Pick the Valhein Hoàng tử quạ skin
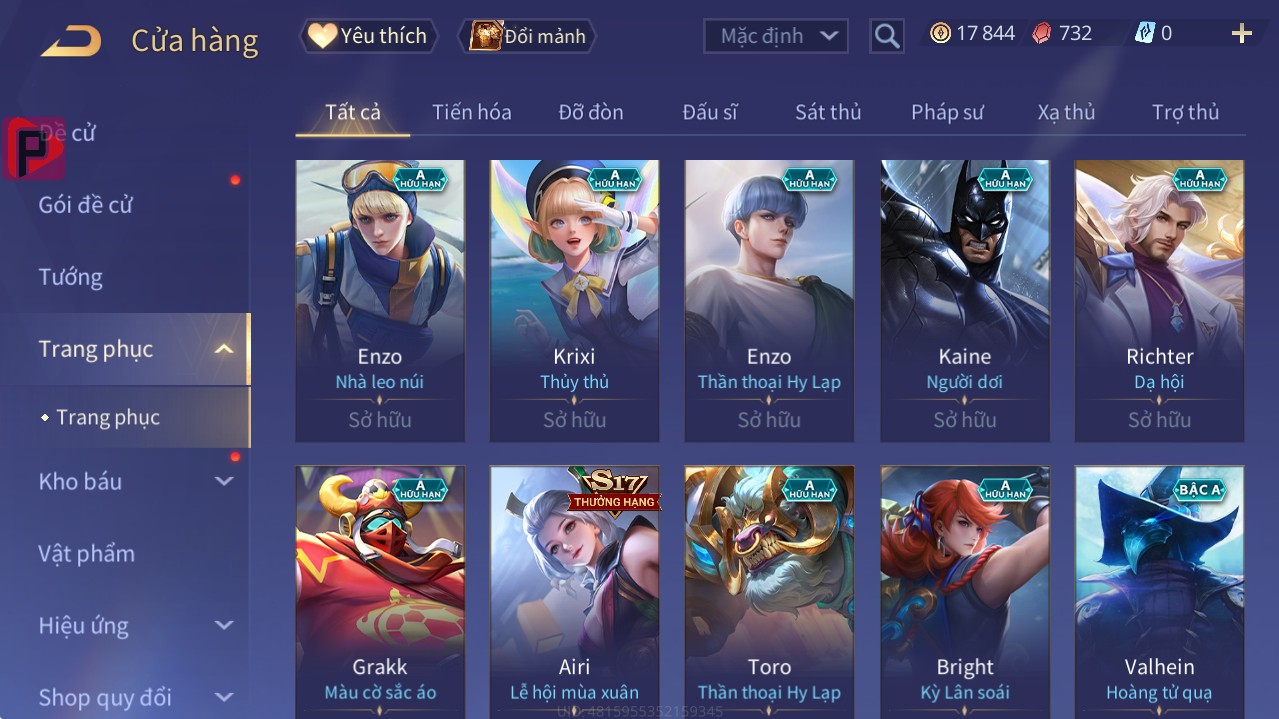 (1159, 590)
